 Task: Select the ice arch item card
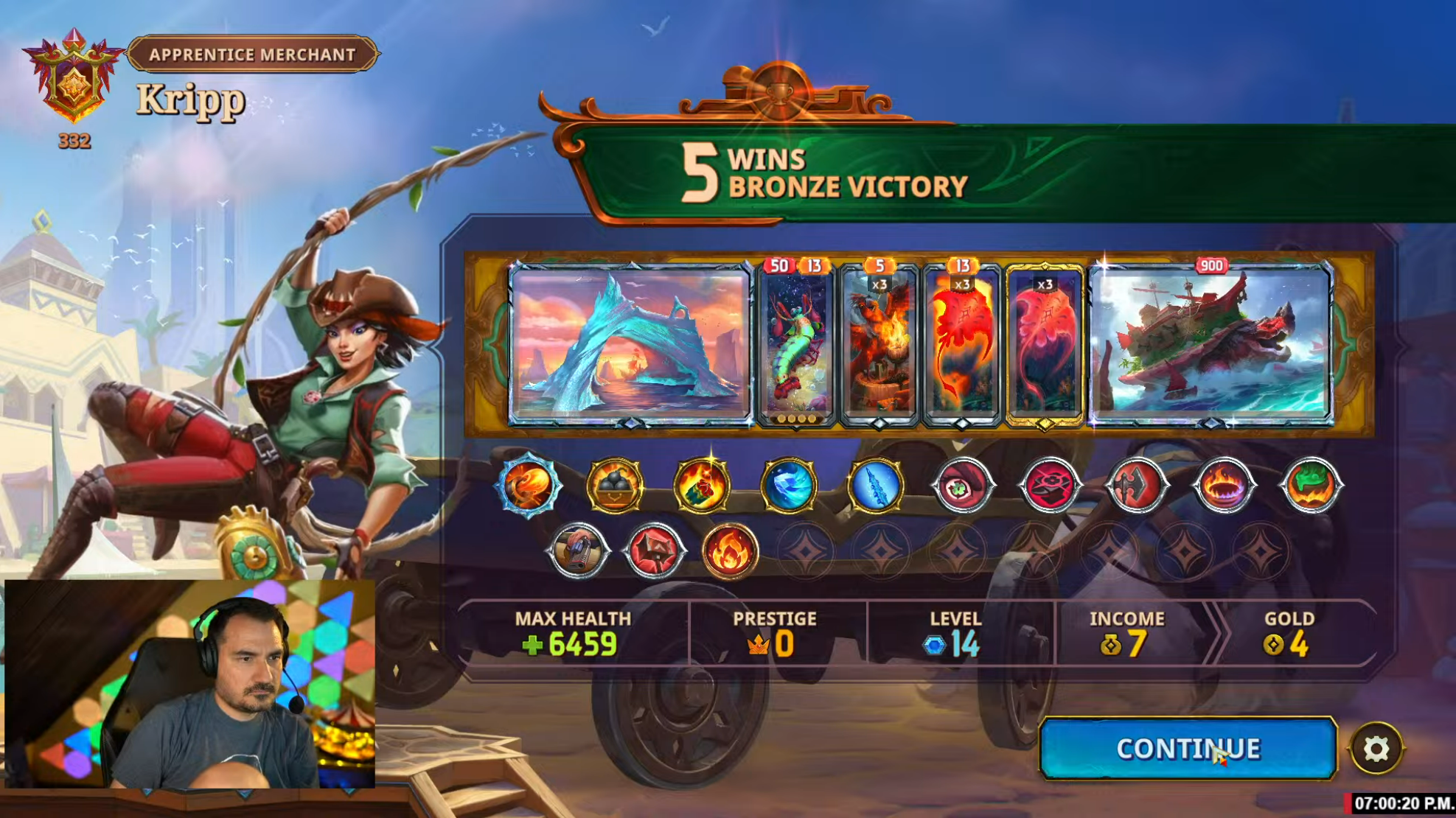[630, 343]
